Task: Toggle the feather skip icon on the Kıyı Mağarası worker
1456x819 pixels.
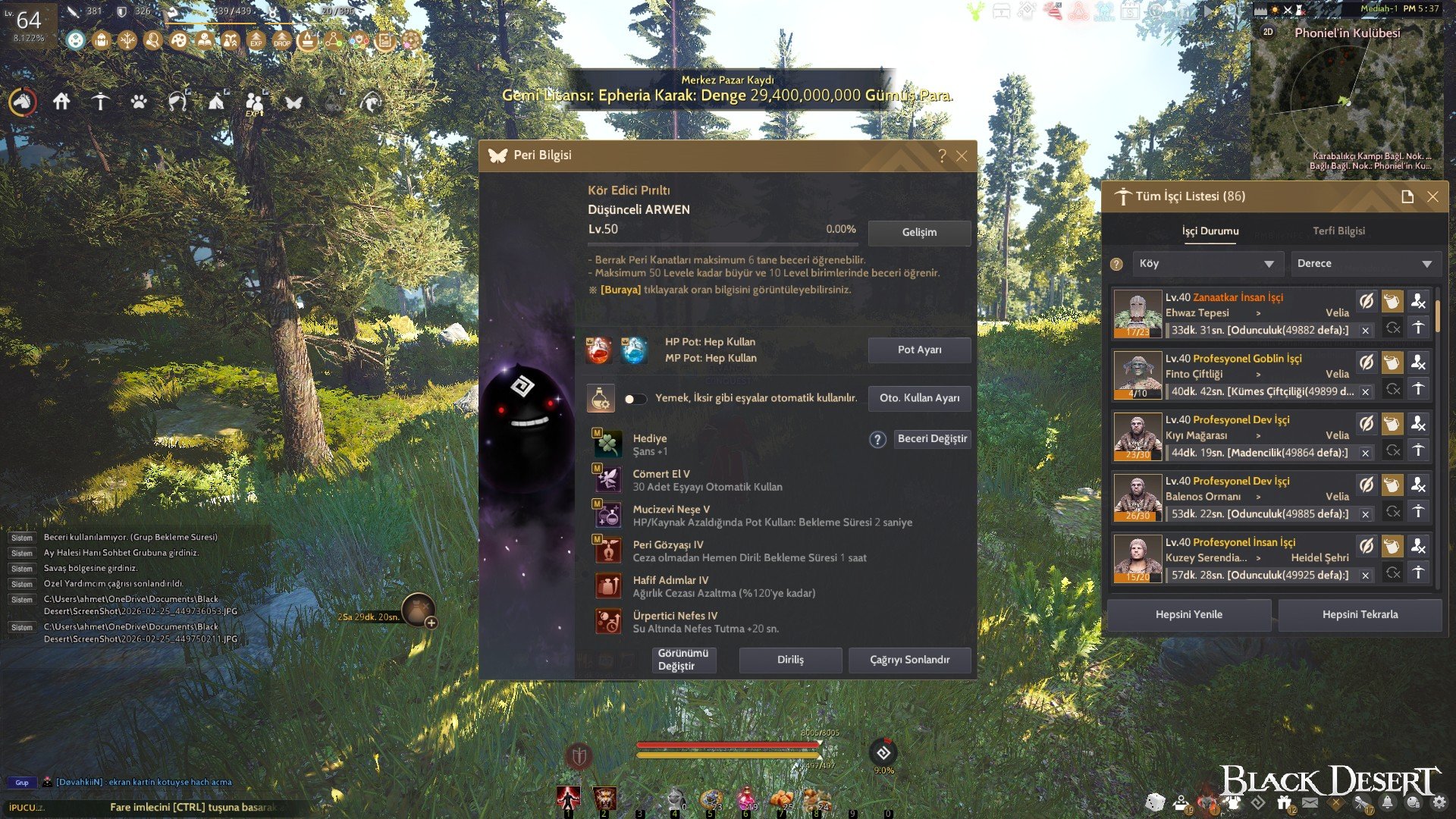Action: point(1367,423)
